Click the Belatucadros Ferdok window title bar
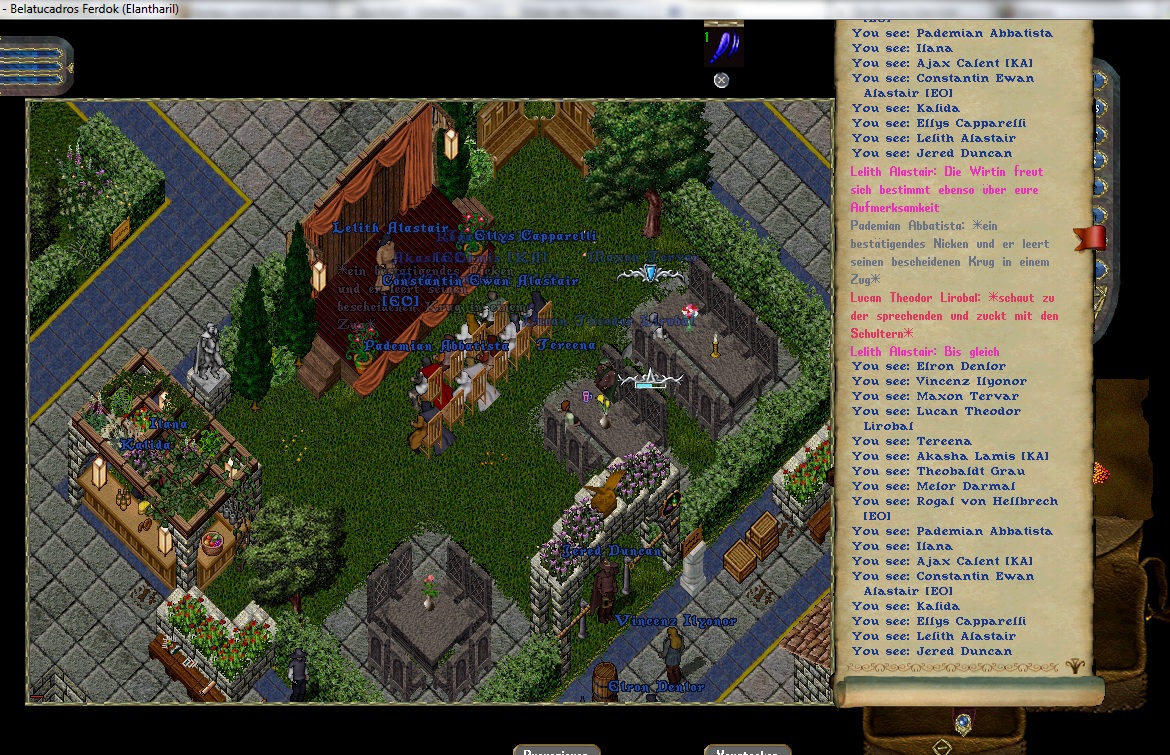 click(x=400, y=9)
